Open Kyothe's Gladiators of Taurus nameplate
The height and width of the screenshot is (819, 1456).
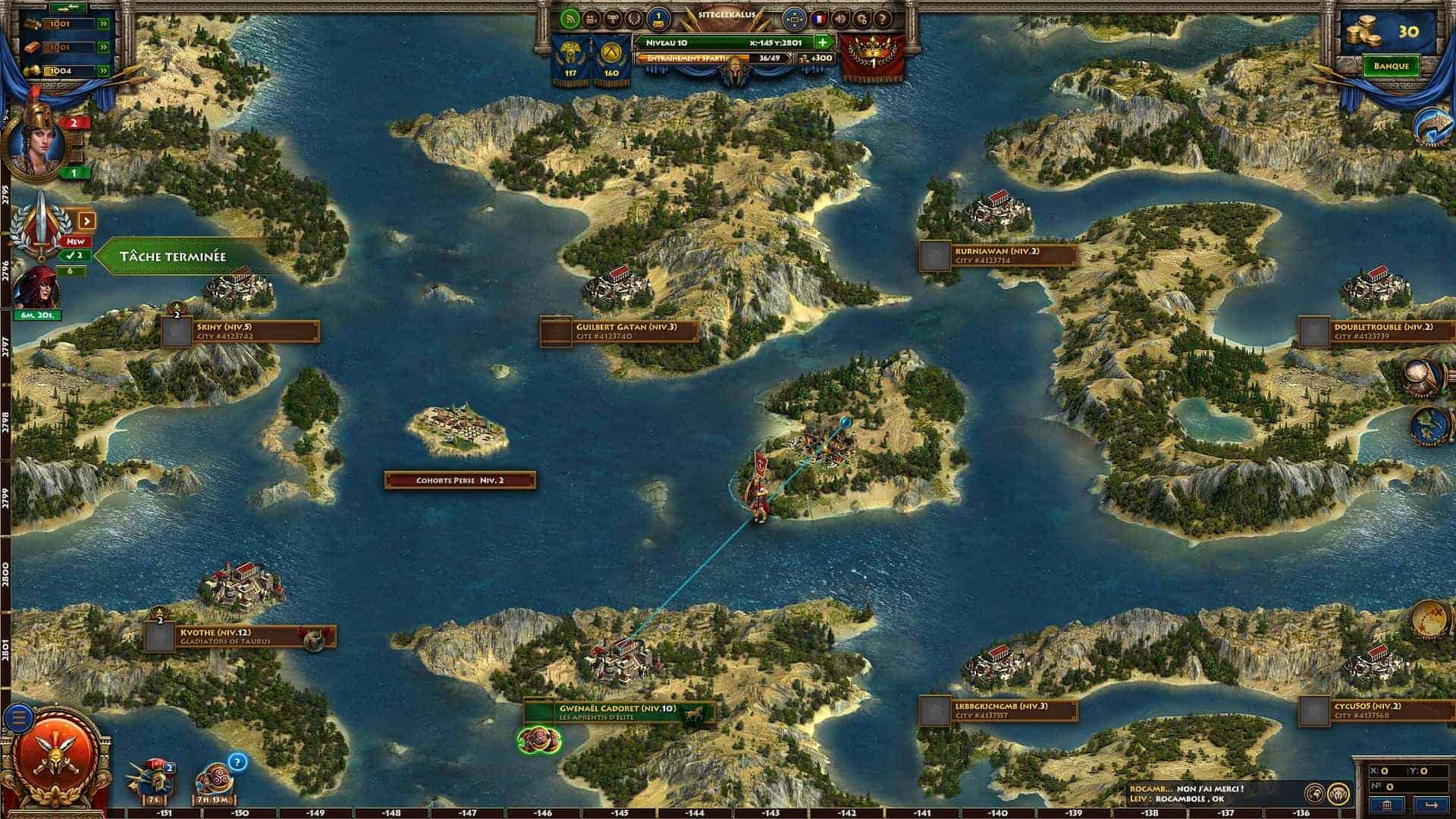240,637
